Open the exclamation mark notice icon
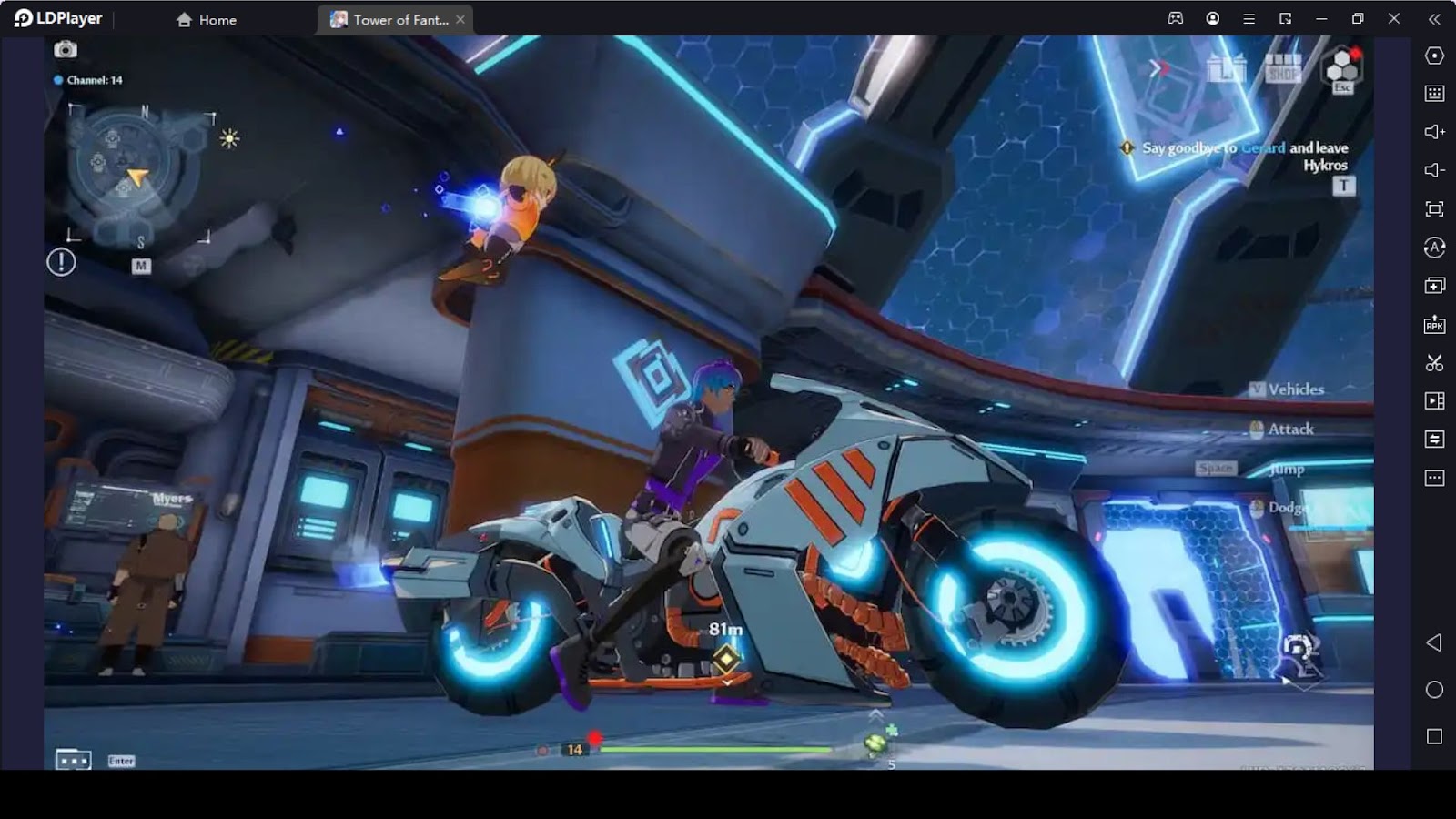 point(61,263)
